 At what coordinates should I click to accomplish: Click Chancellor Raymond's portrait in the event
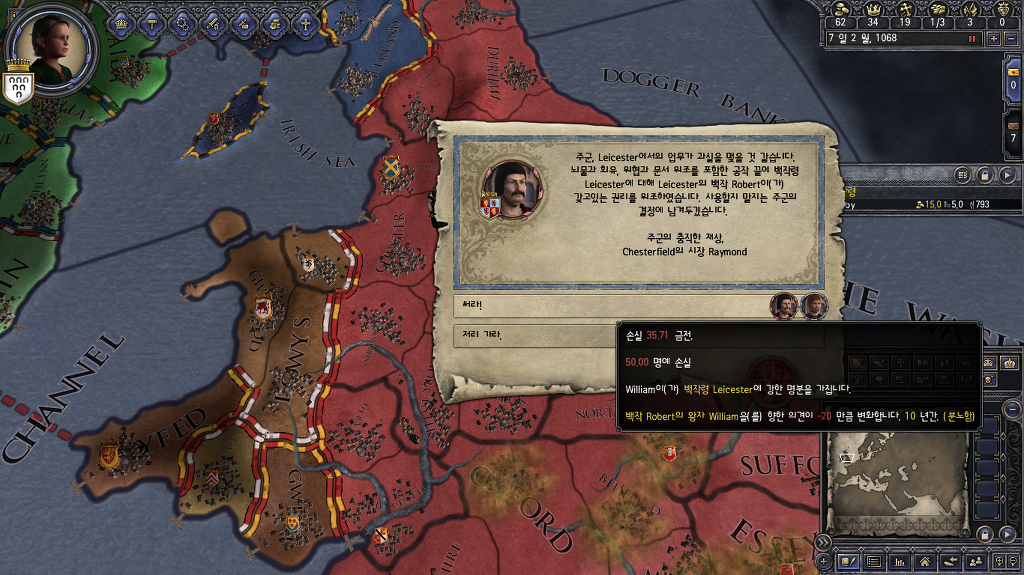click(511, 186)
